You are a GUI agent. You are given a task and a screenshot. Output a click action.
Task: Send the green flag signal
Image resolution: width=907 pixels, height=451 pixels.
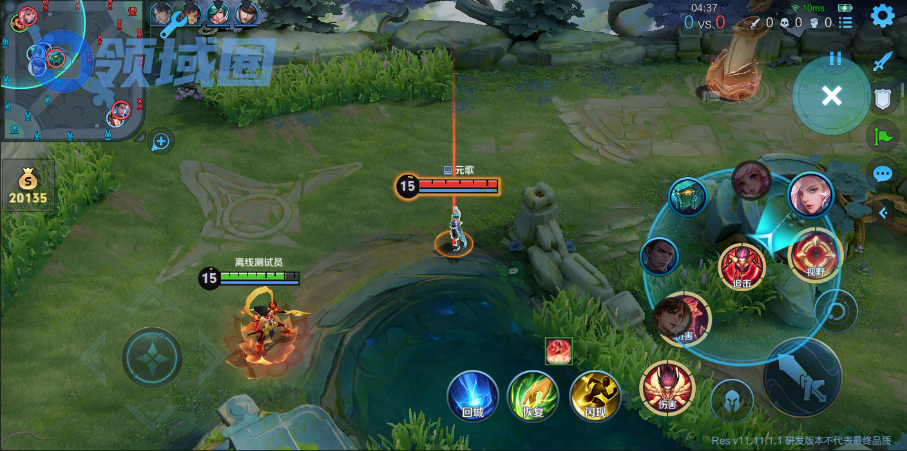click(x=882, y=136)
